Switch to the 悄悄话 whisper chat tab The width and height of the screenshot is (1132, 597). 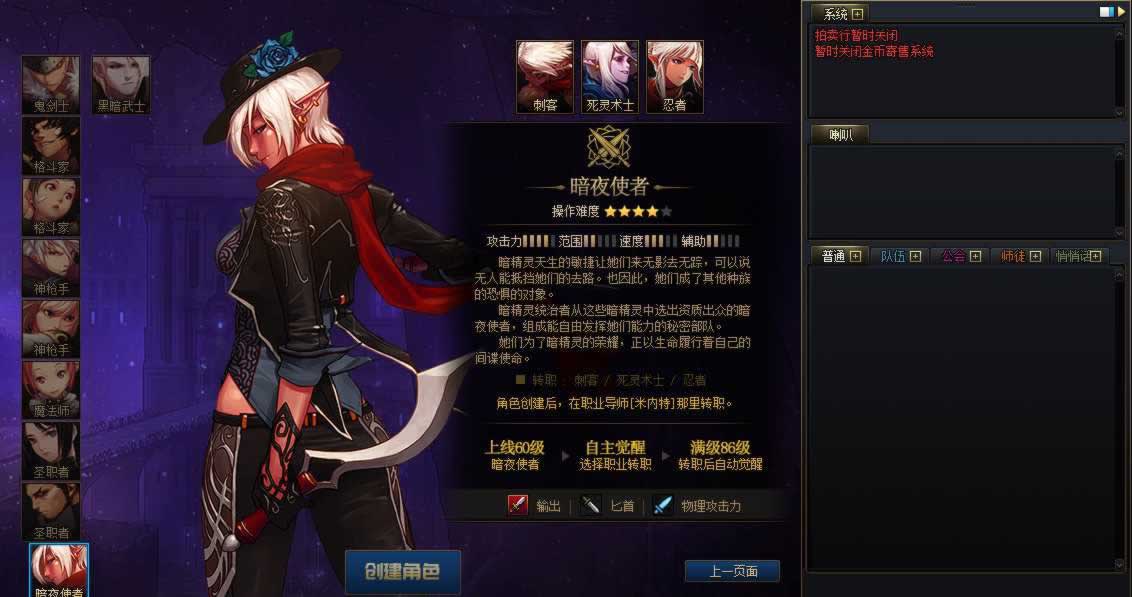coord(1073,256)
